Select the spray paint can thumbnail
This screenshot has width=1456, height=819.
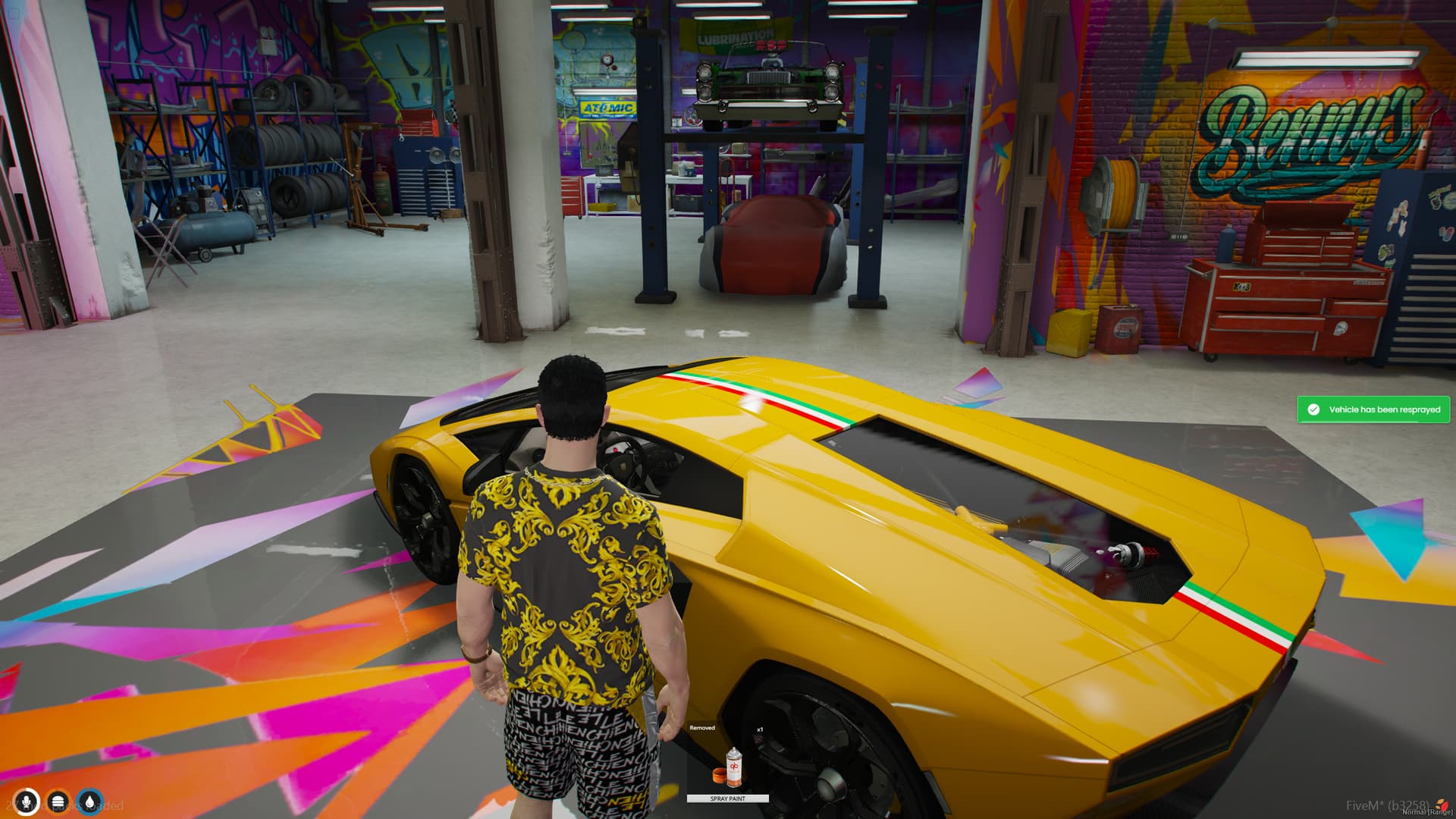[x=733, y=767]
